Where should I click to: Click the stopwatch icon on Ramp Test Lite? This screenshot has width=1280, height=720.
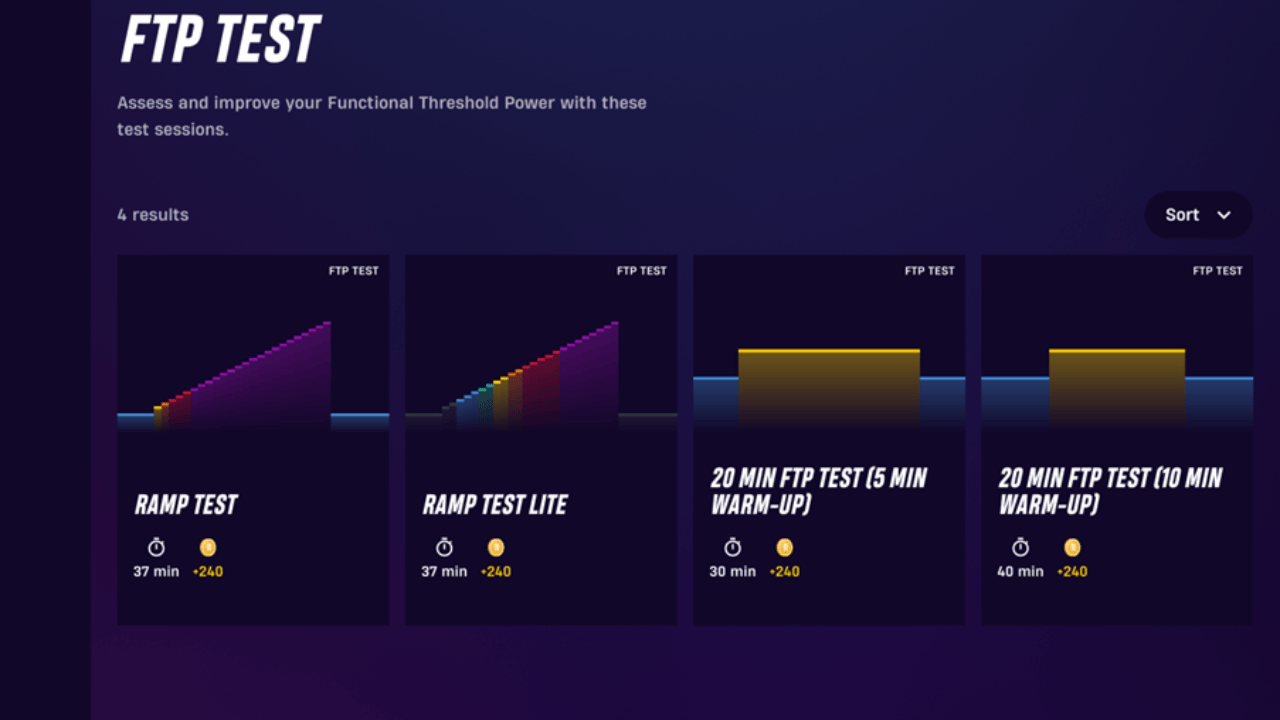(x=443, y=547)
